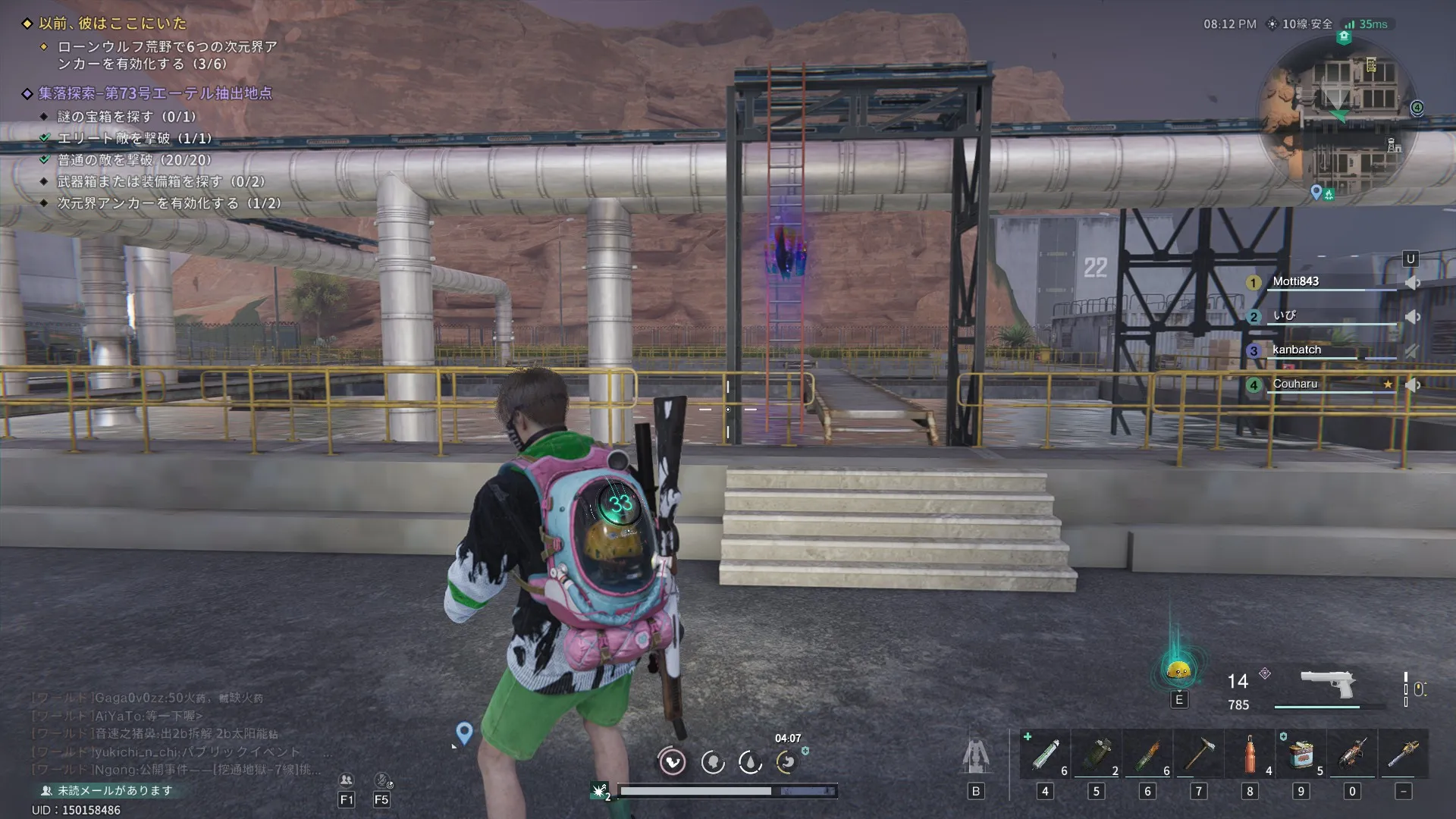The image size is (1456, 819).
Task: Open the team members icon
Action: 347,780
